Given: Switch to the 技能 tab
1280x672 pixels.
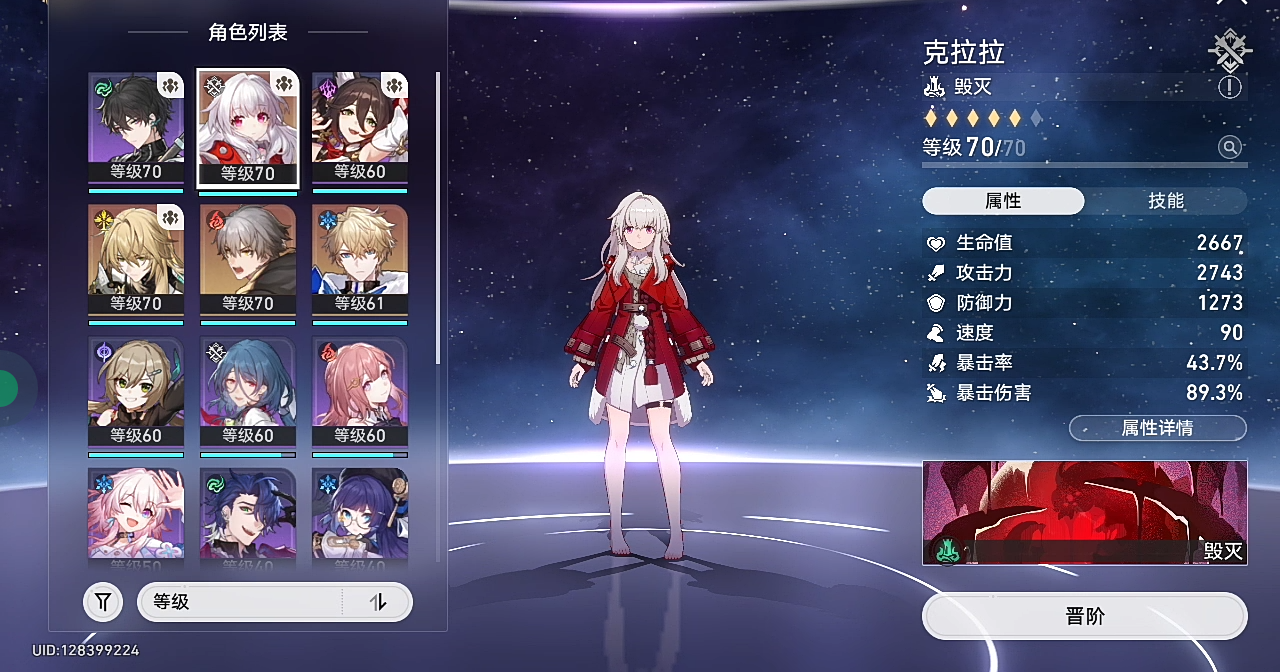Looking at the screenshot, I should click(x=1166, y=201).
